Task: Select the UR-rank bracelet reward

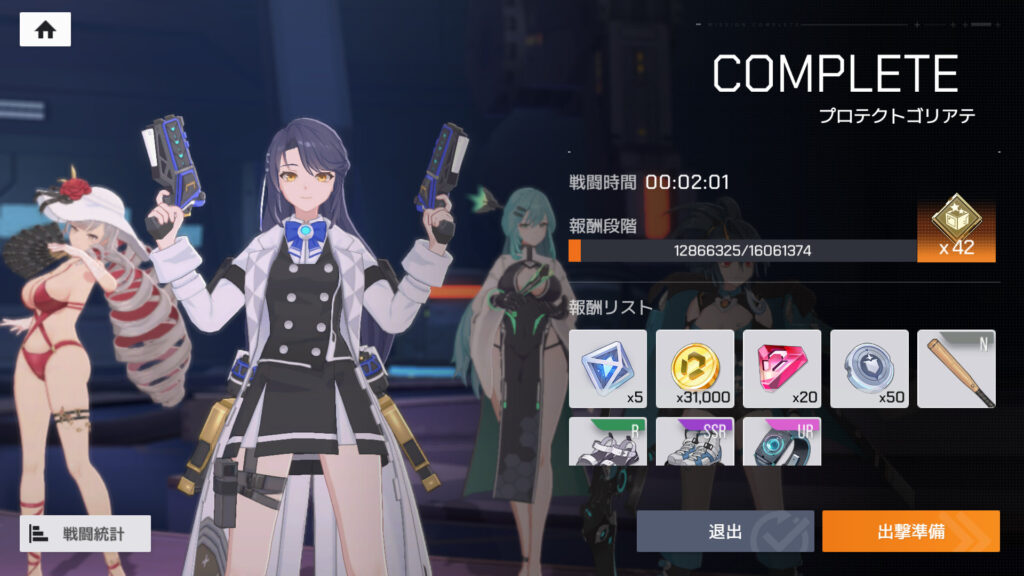Action: point(781,441)
